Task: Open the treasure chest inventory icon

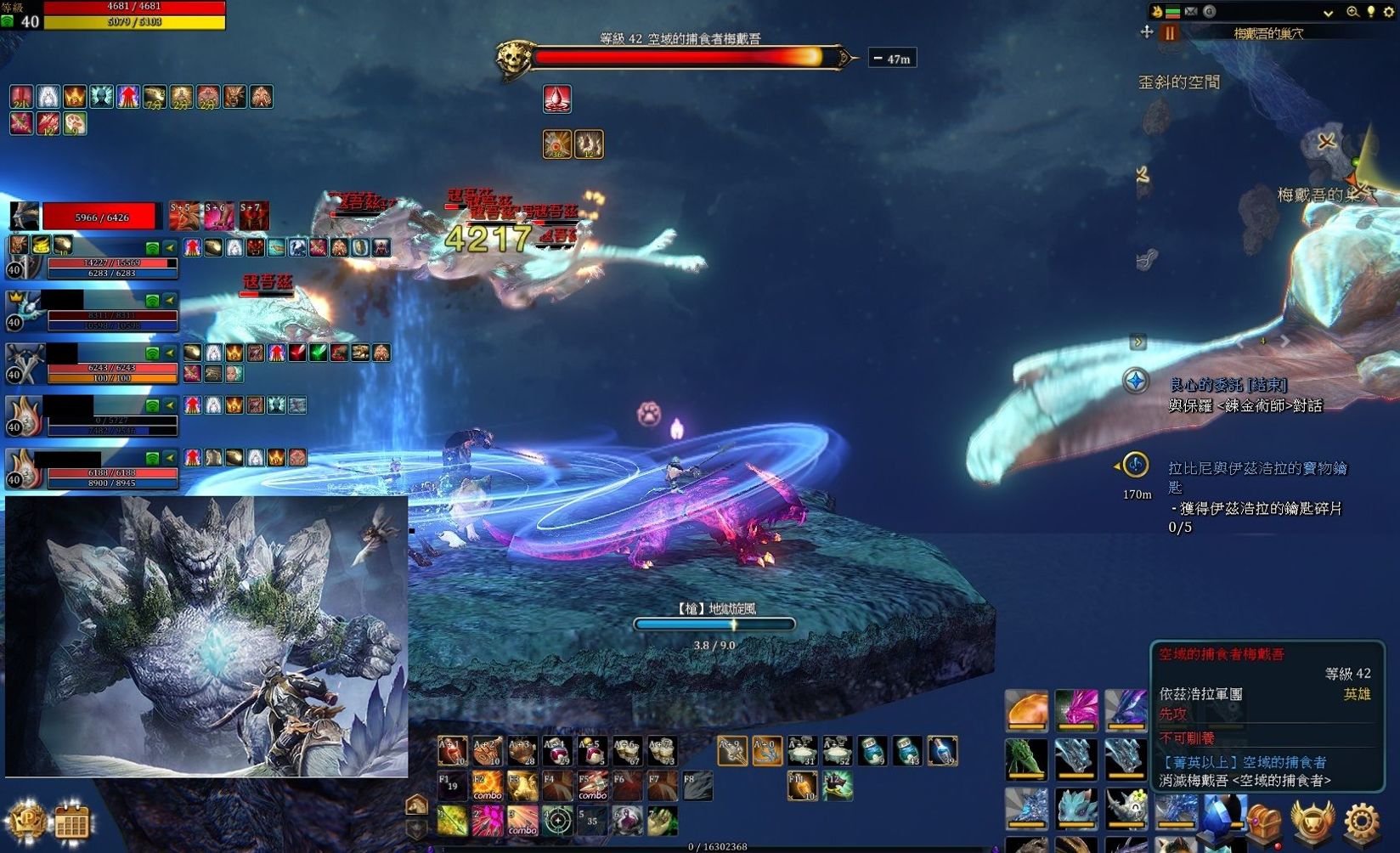Action: 1265,822
